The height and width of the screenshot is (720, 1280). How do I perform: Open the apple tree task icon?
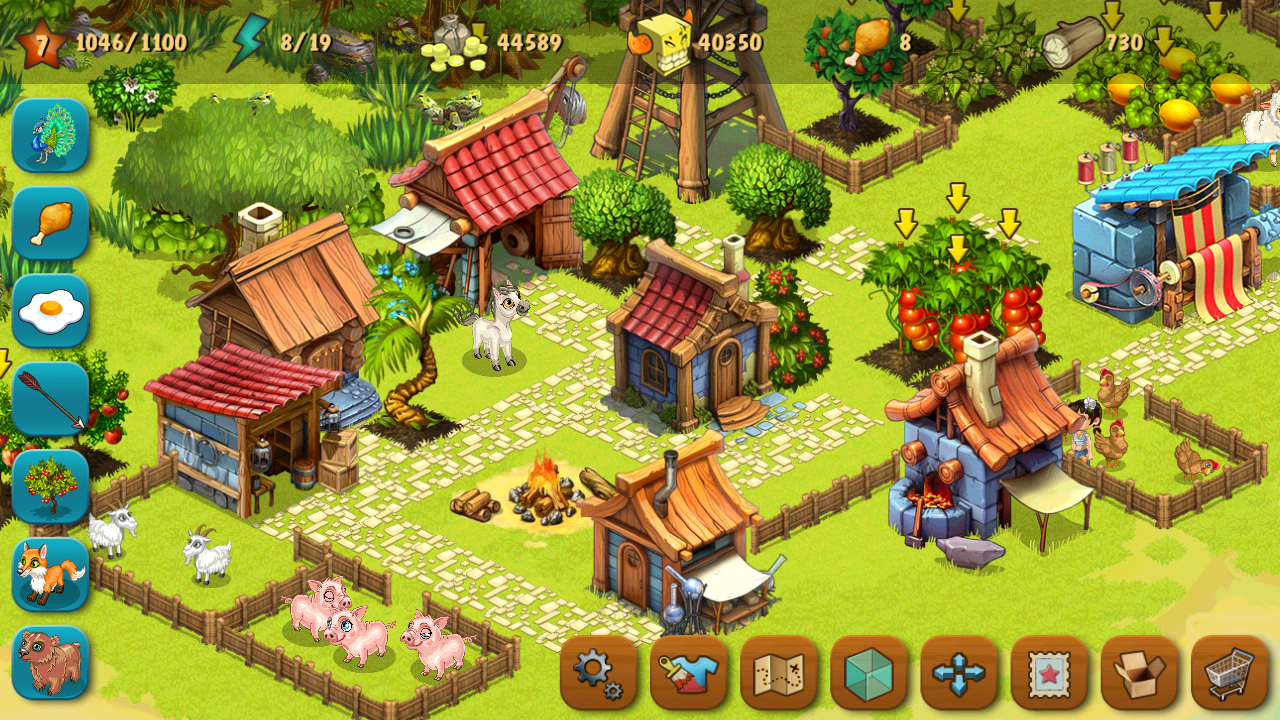point(50,487)
